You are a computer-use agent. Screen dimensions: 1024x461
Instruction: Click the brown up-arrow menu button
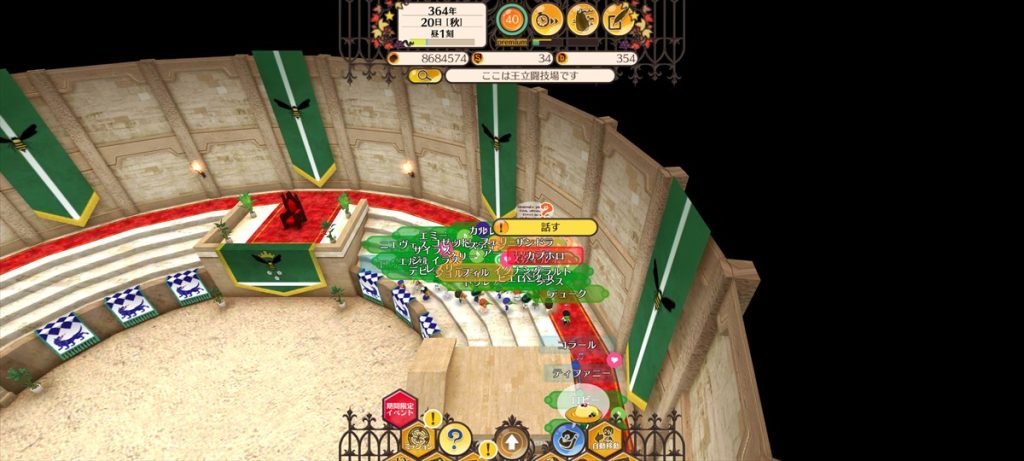(x=511, y=442)
